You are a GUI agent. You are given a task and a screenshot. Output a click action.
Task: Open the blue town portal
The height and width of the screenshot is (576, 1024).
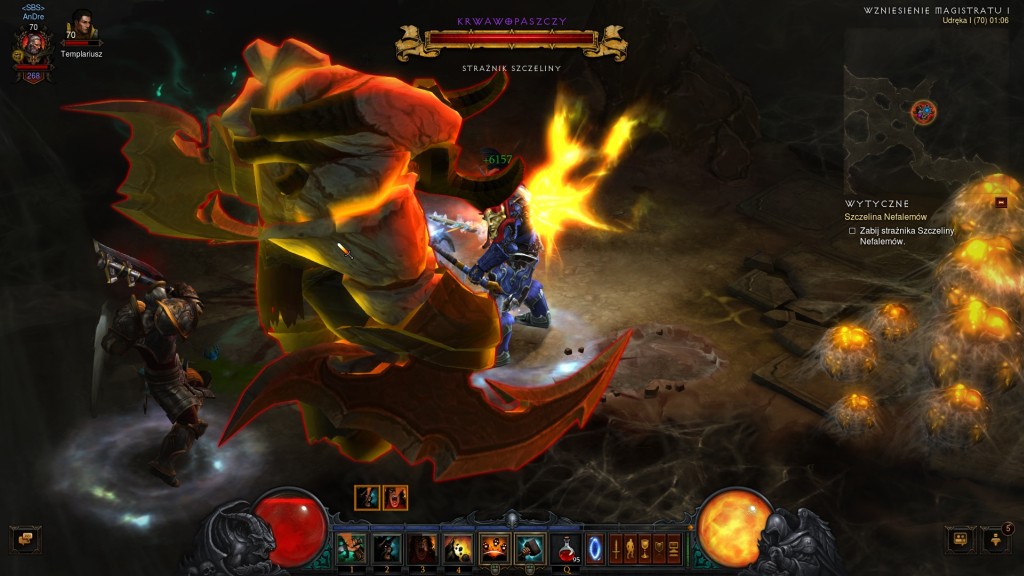pos(595,548)
